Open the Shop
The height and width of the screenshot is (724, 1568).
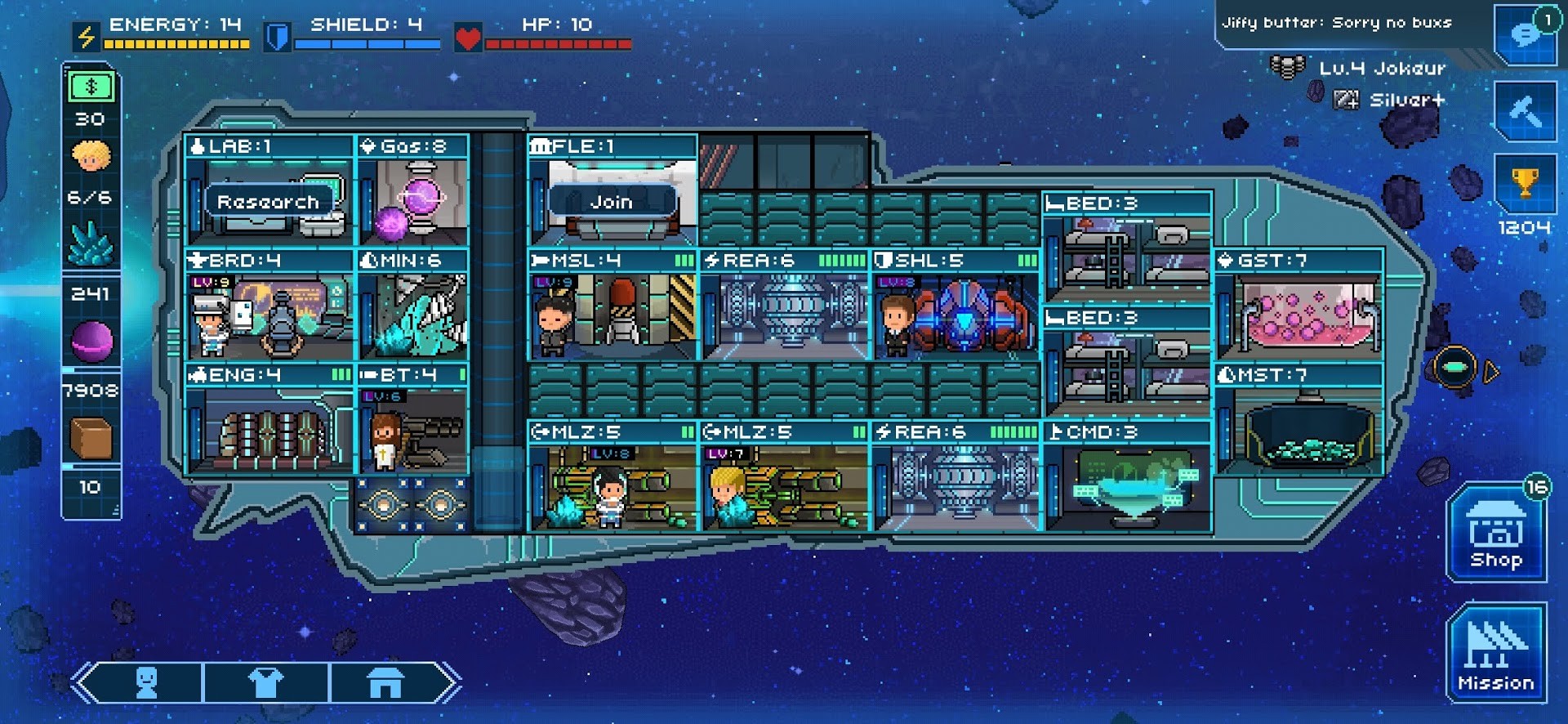pos(1496,535)
